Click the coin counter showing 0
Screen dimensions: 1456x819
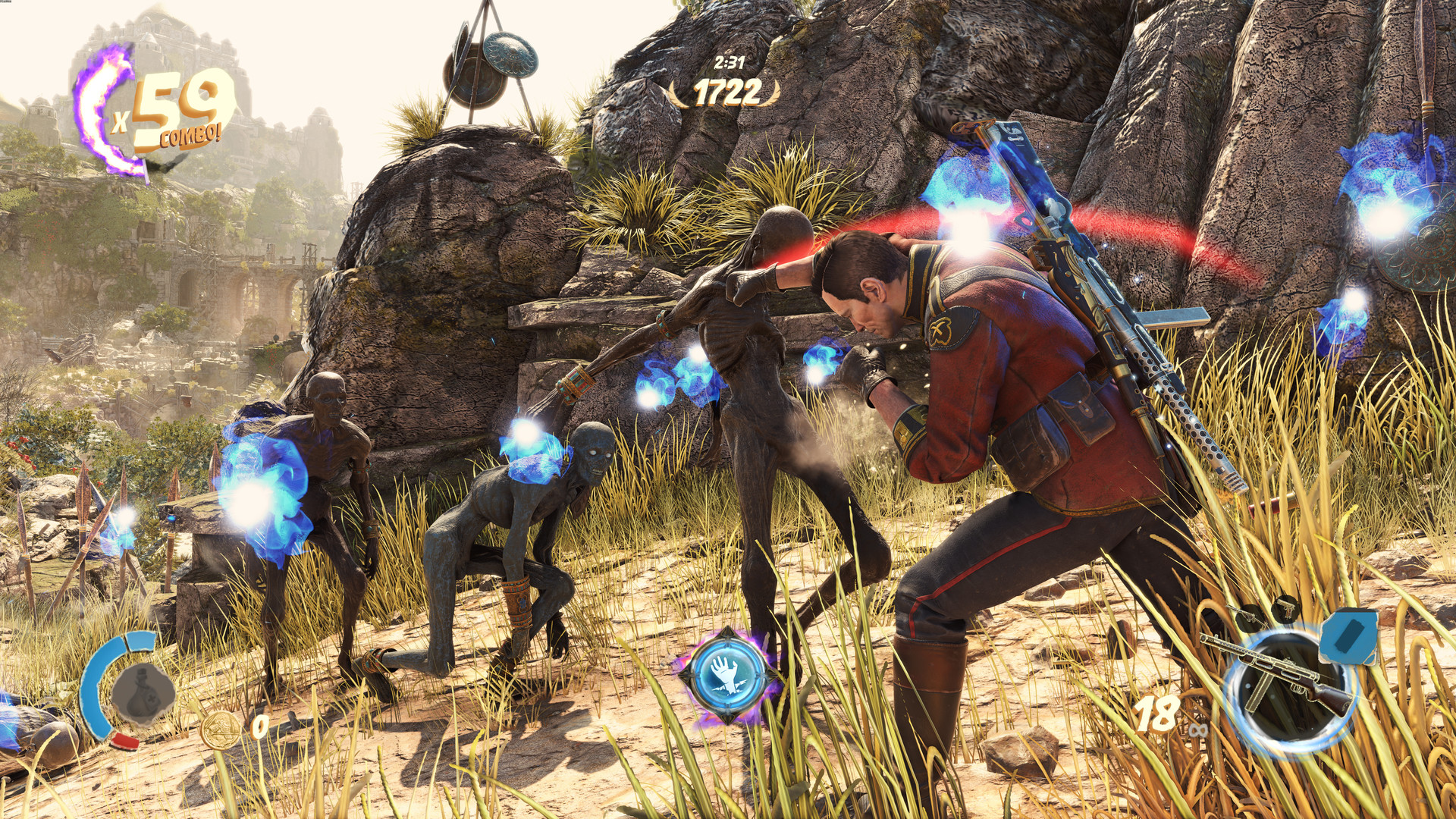(x=260, y=726)
